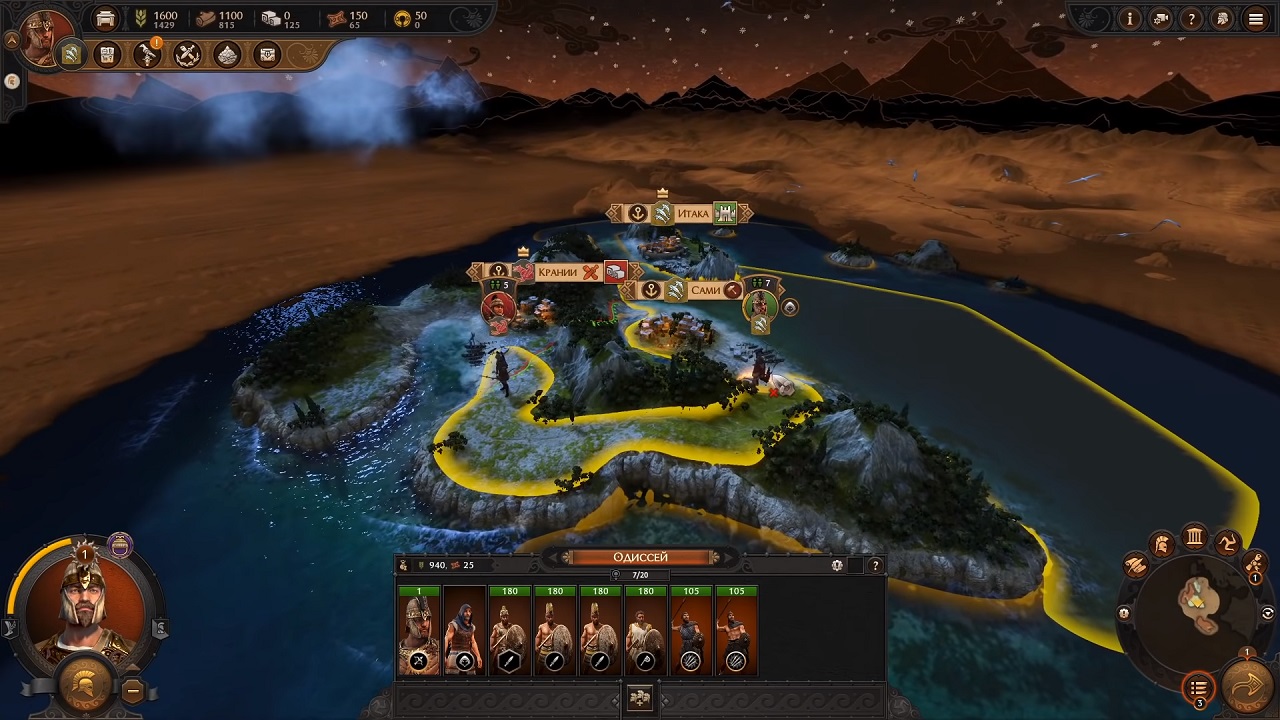Select the Сами settlement label
The height and width of the screenshot is (720, 1280).
click(x=705, y=290)
